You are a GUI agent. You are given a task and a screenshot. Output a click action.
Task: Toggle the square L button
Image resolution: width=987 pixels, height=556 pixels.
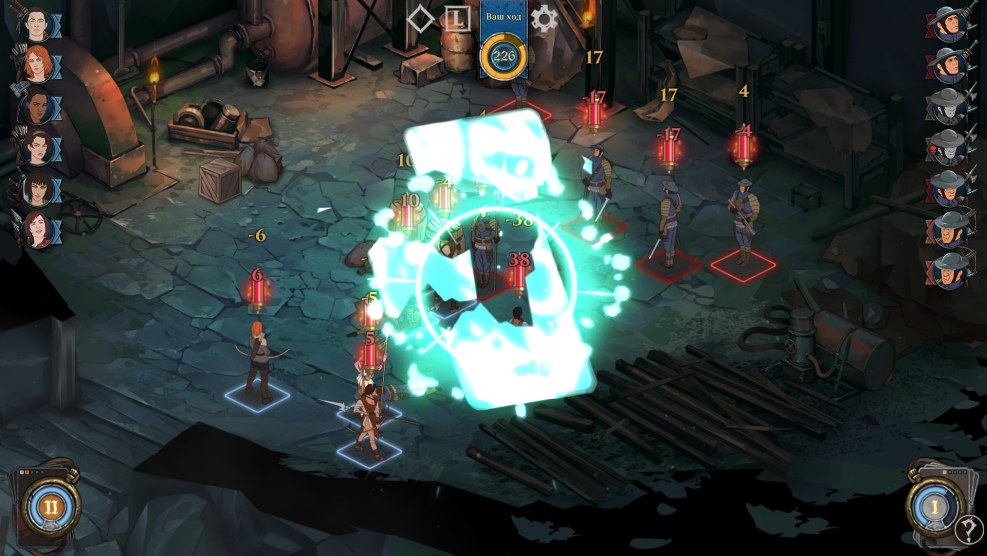coord(457,18)
